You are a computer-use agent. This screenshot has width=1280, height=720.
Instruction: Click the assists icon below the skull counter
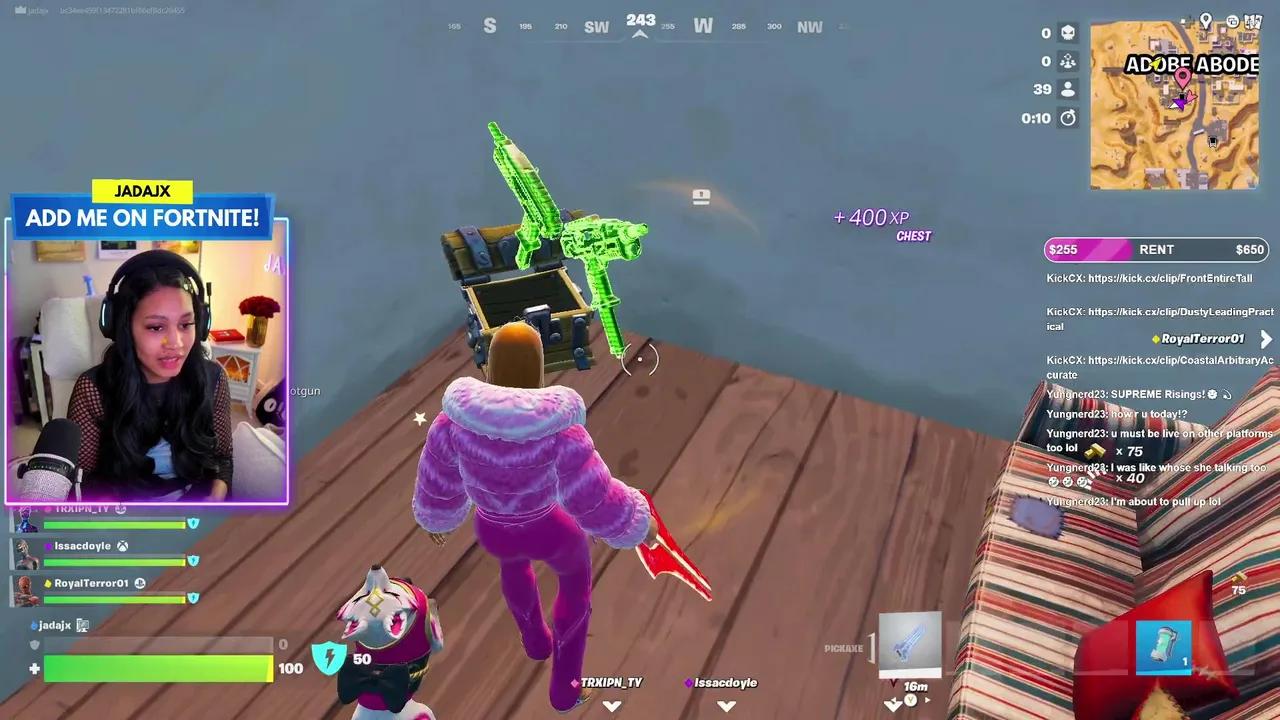pyautogui.click(x=1069, y=61)
